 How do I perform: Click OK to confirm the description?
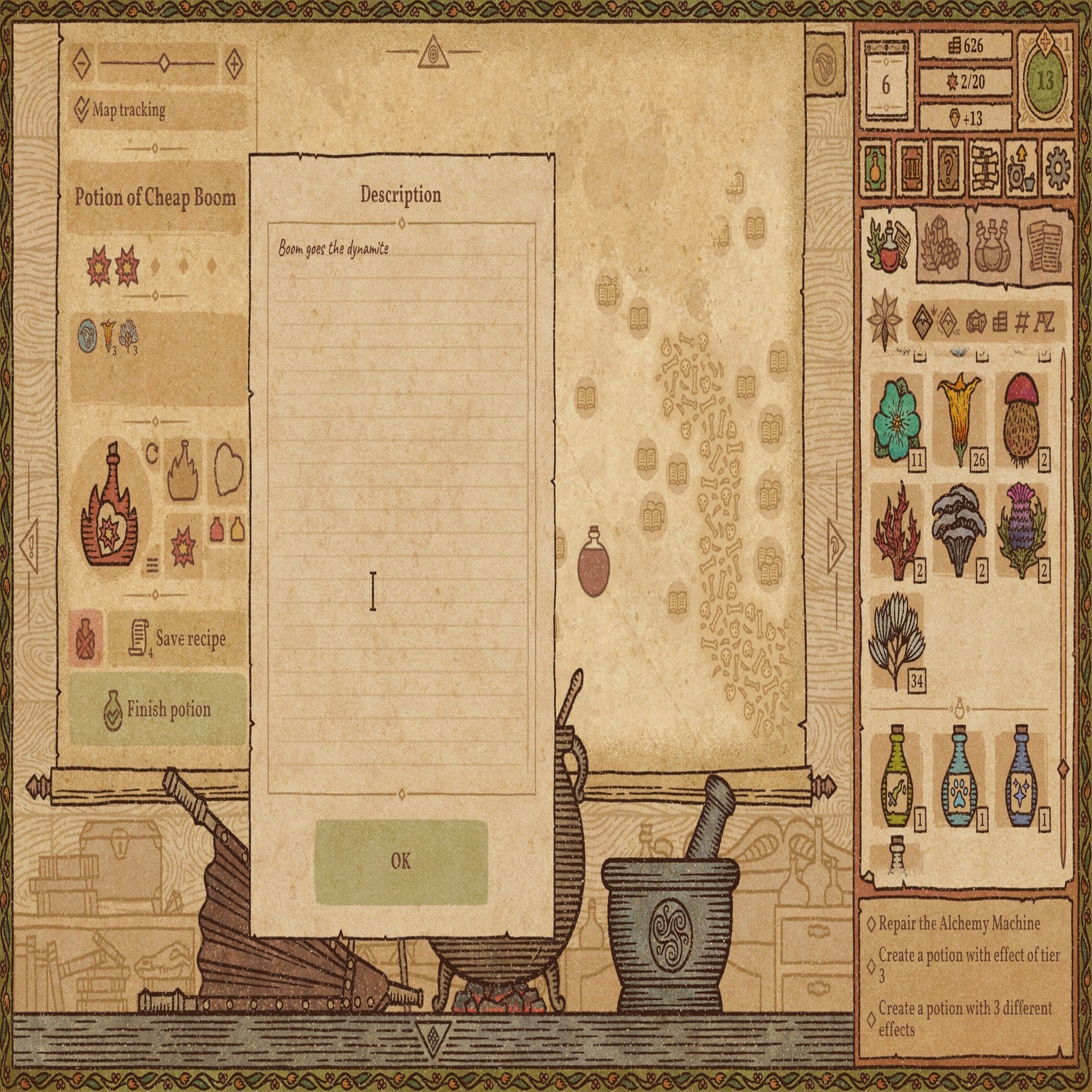point(402,862)
